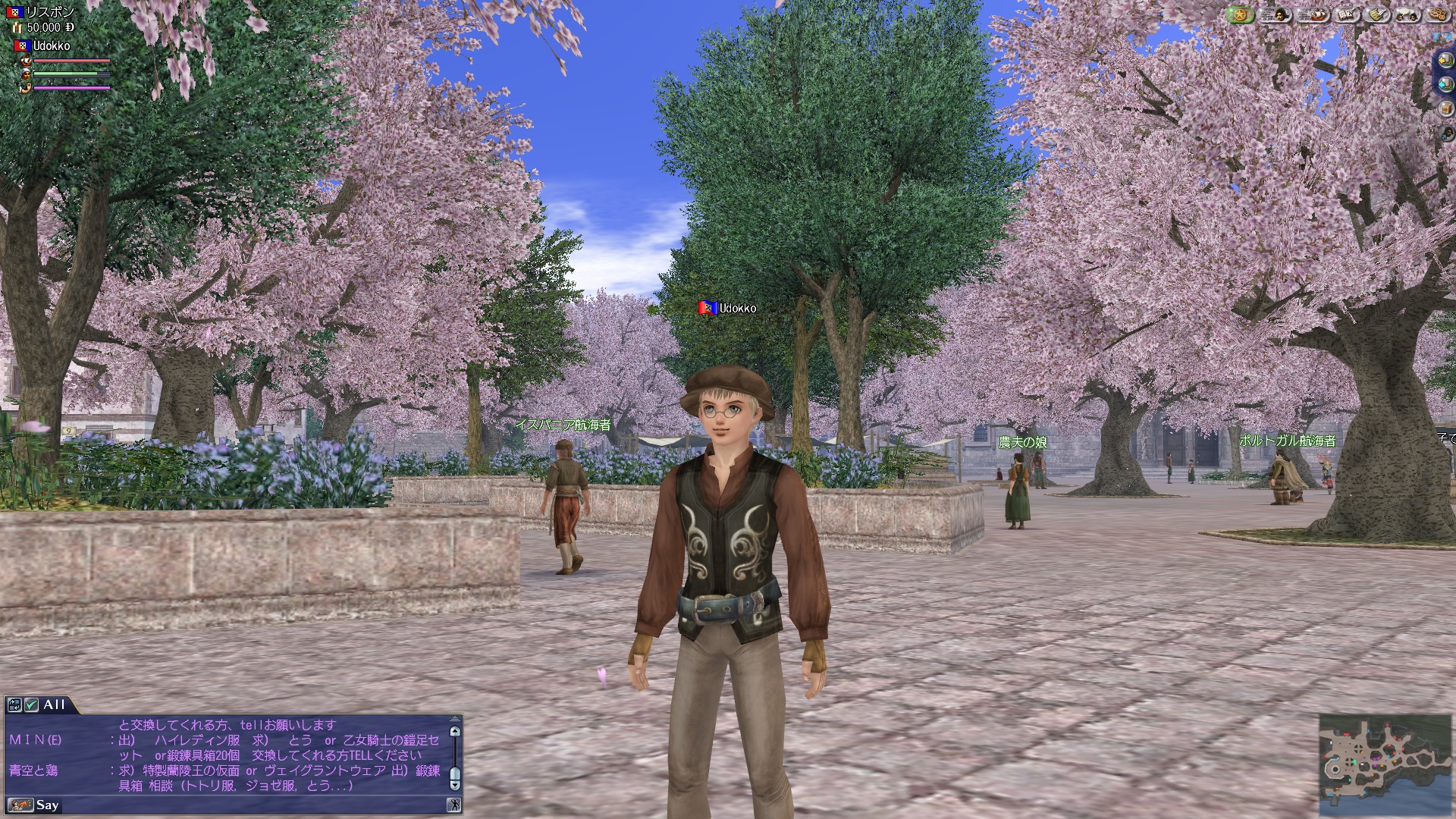
Task: Change the Say chat channel
Action: pyautogui.click(x=21, y=805)
